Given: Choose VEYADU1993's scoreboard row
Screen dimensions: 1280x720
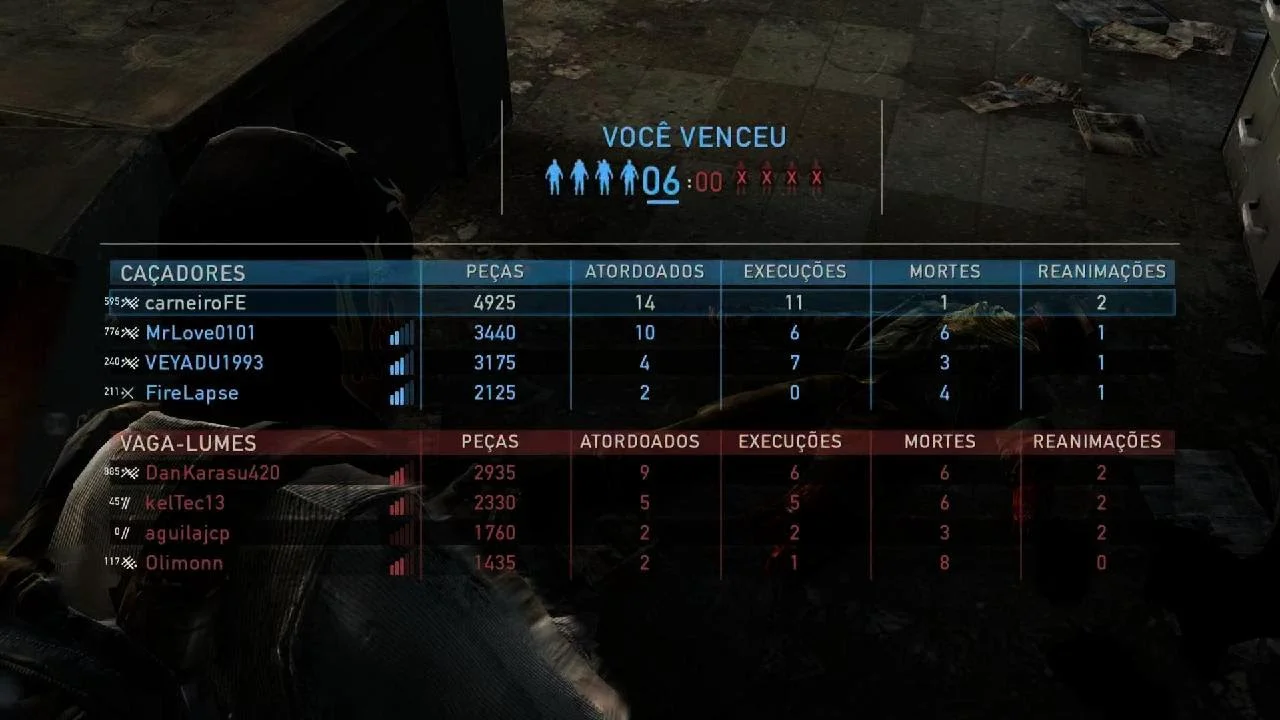Looking at the screenshot, I should [x=204, y=363].
